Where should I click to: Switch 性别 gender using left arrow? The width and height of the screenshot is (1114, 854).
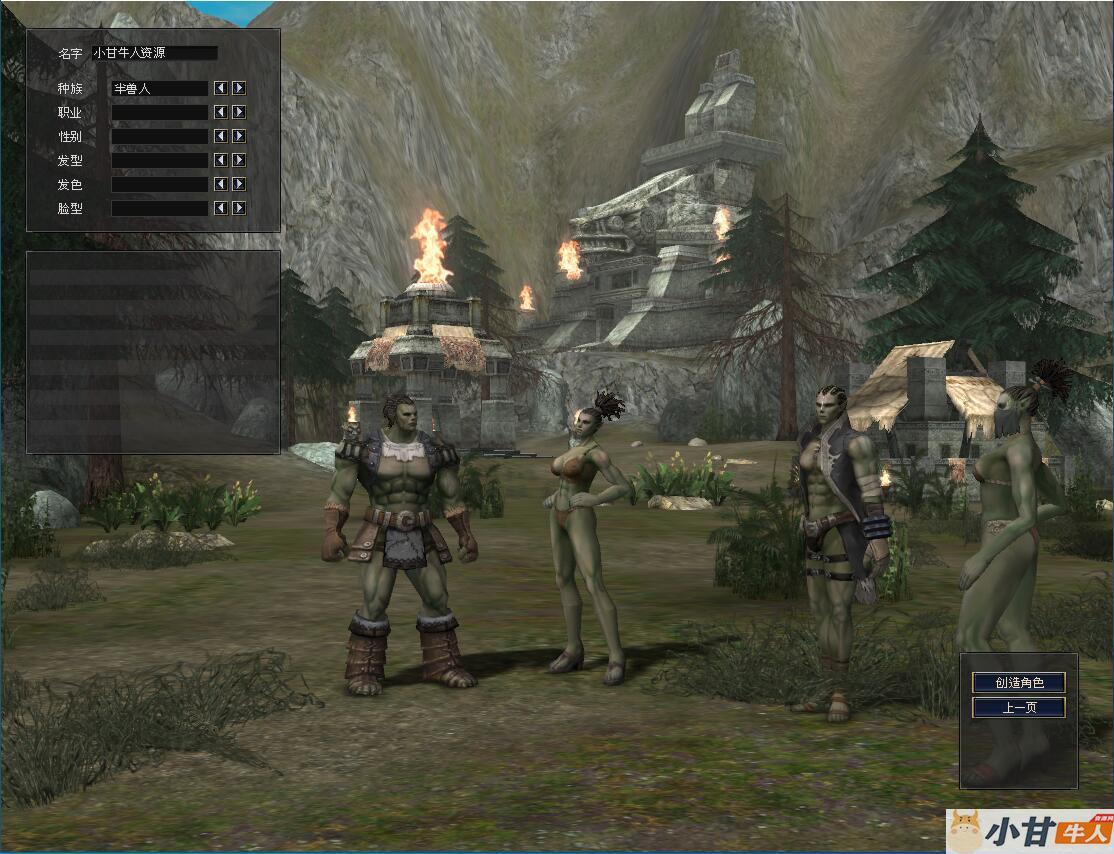tap(221, 136)
